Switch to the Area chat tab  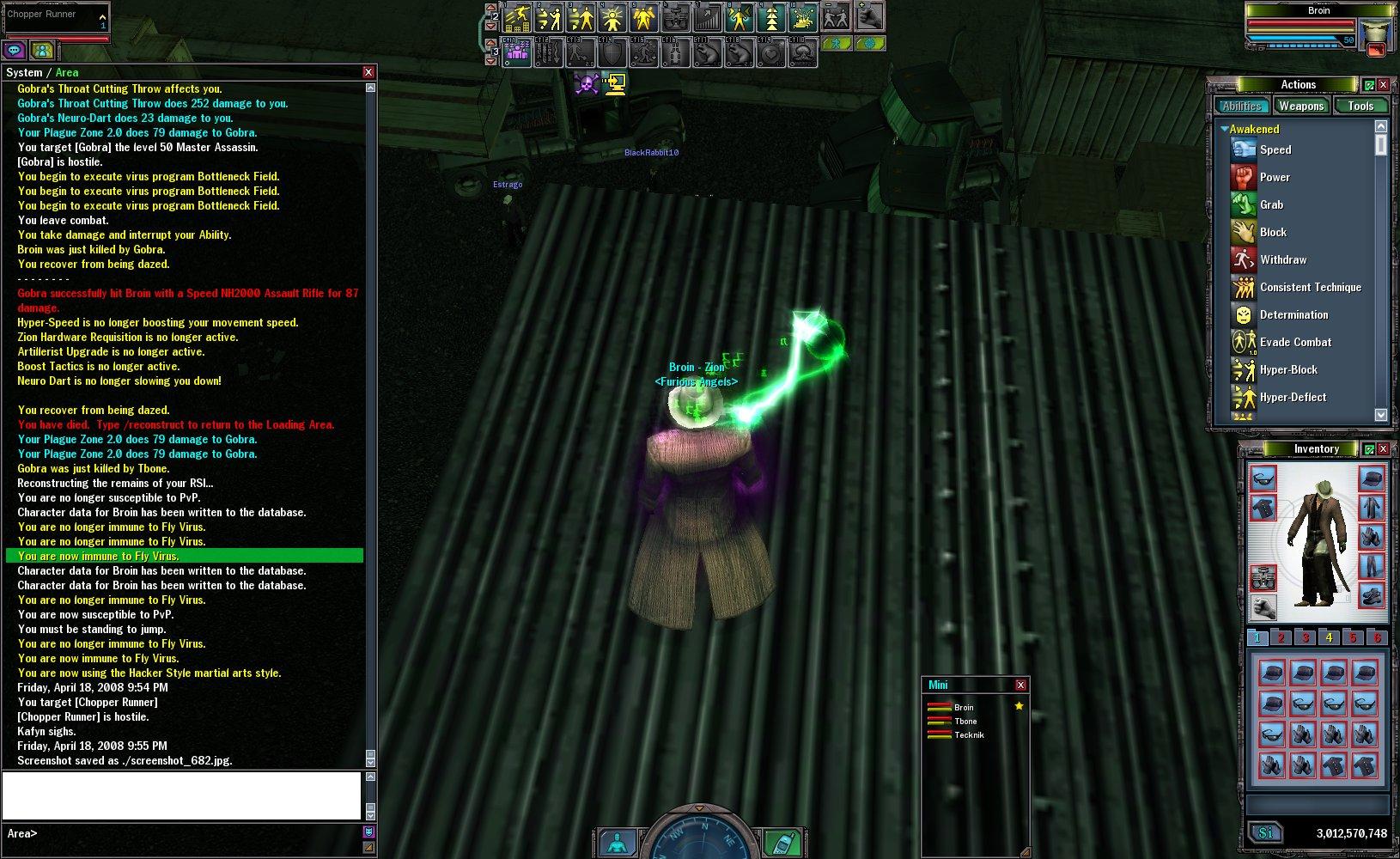pyautogui.click(x=66, y=73)
